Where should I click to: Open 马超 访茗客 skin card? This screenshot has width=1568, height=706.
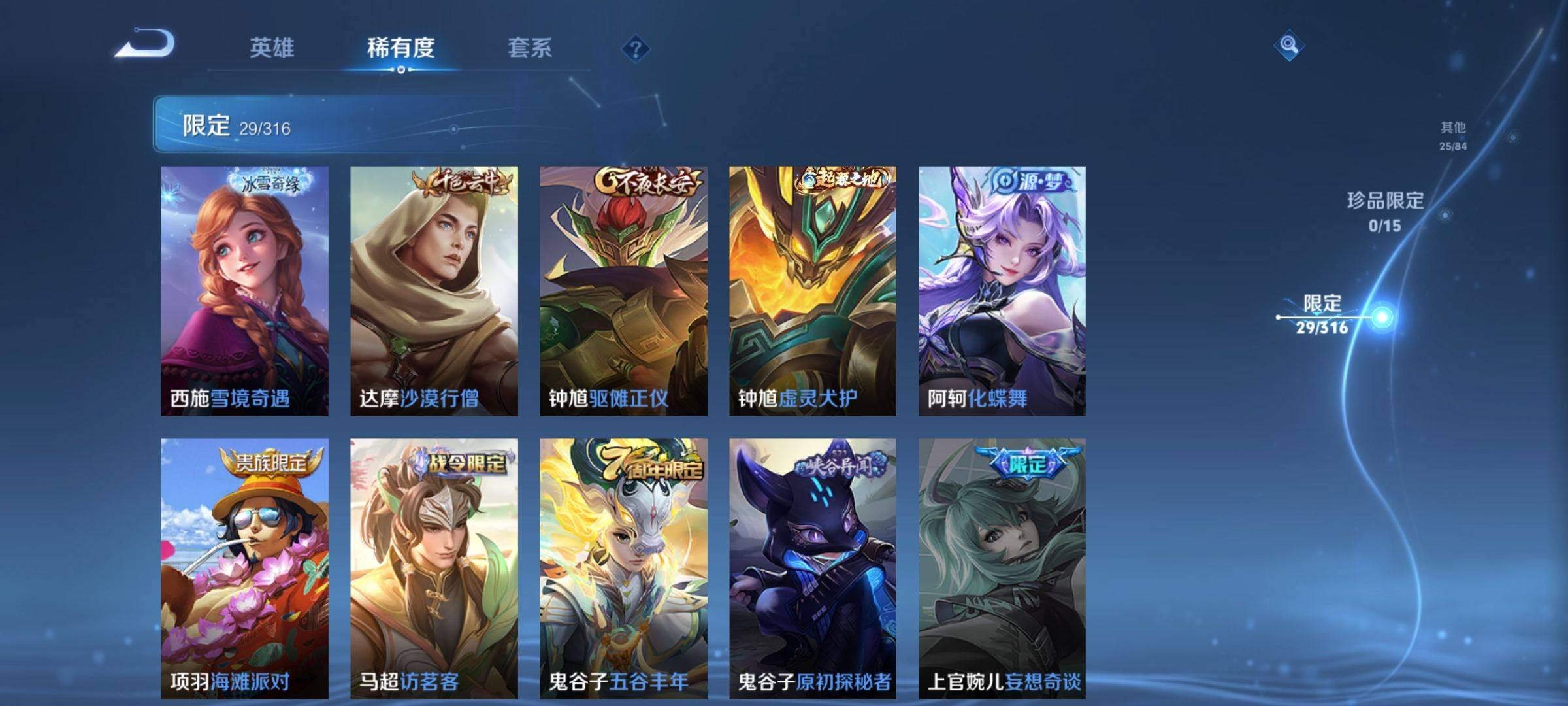pos(434,567)
